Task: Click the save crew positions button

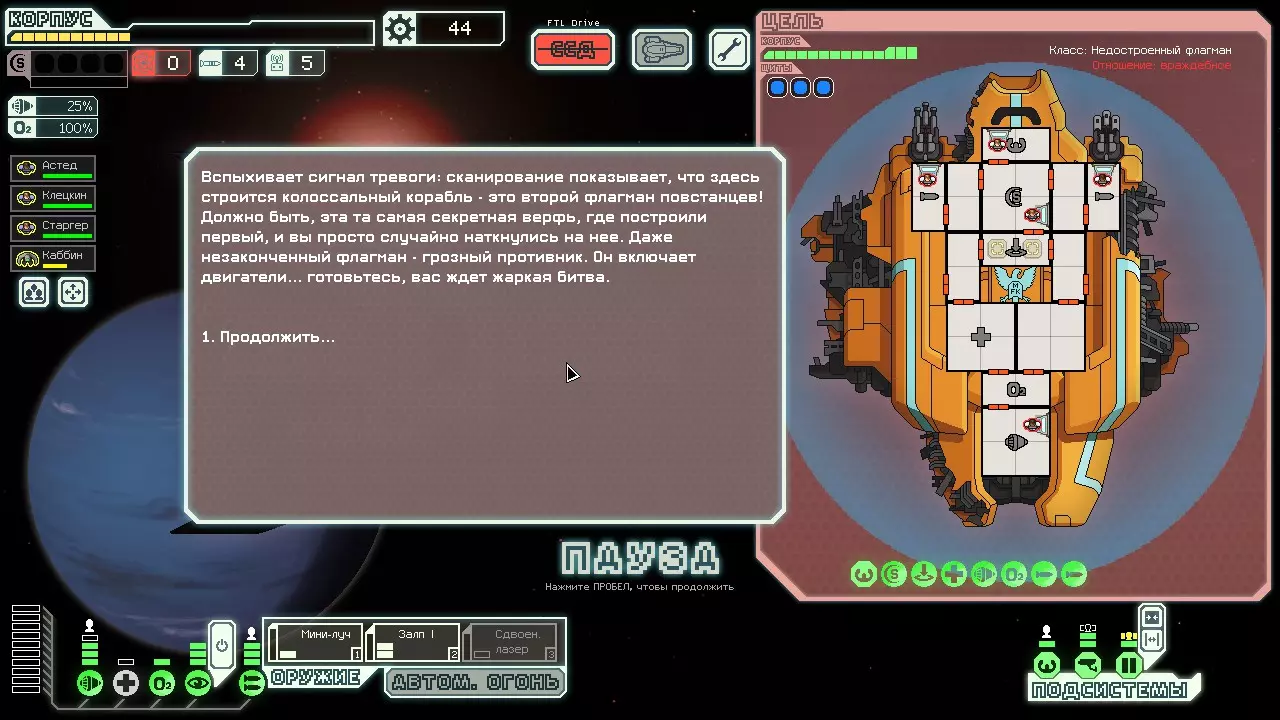Action: 34,292
